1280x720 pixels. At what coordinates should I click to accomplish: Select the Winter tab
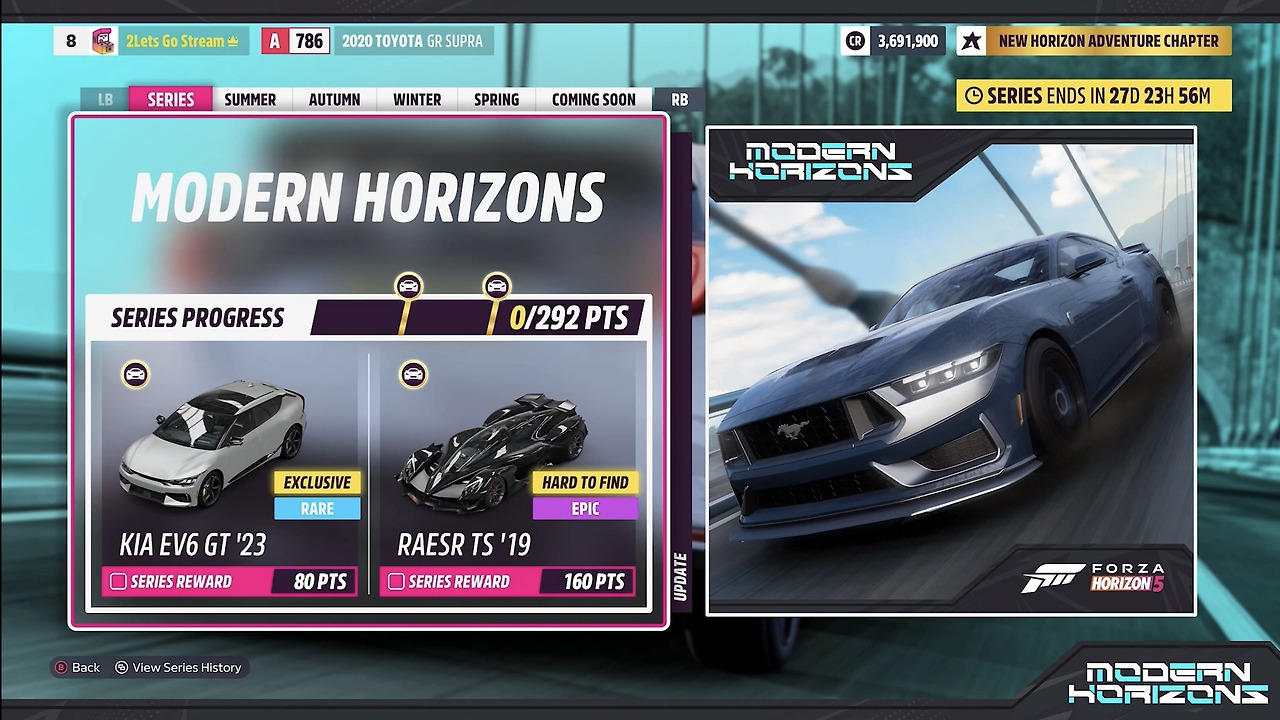tap(417, 99)
